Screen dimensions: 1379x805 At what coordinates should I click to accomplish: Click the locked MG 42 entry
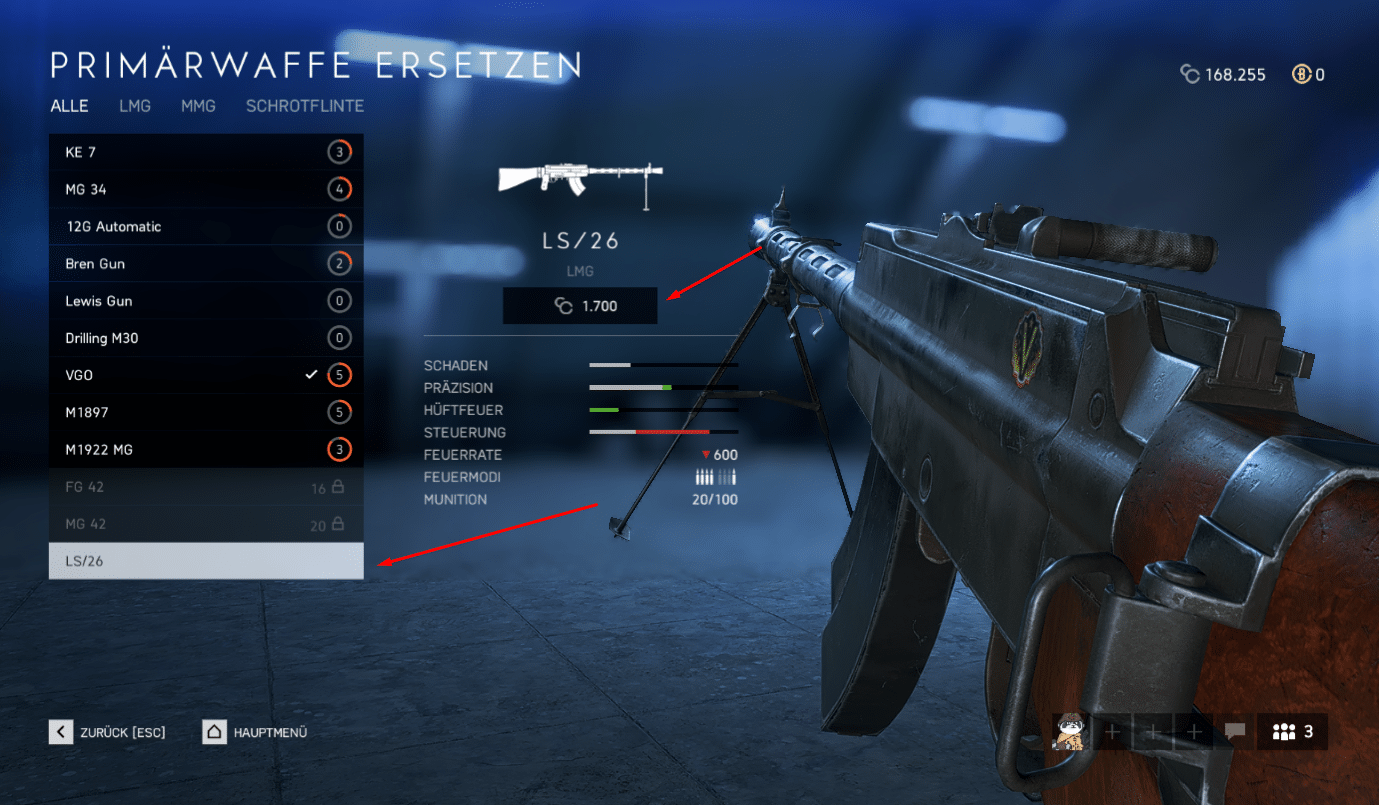pos(206,524)
